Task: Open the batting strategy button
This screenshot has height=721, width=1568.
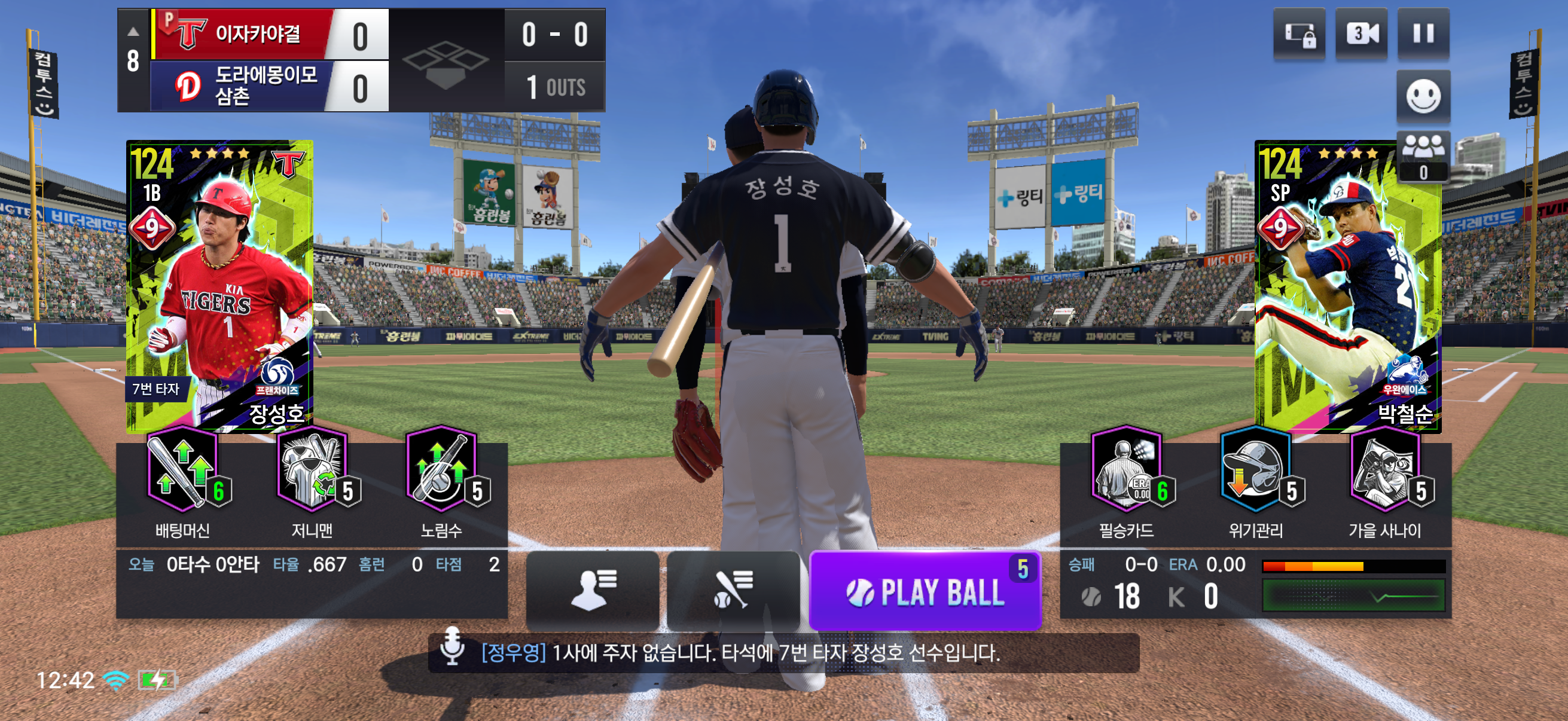Action: point(733,591)
